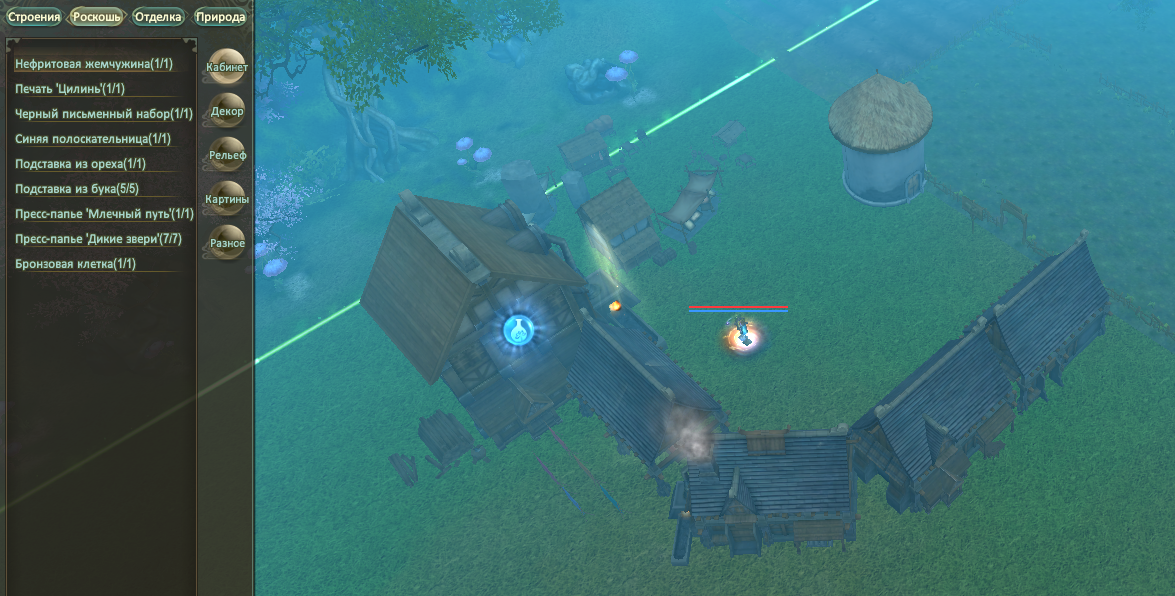The width and height of the screenshot is (1175, 596).
Task: Switch to the Картины category
Action: (x=226, y=199)
